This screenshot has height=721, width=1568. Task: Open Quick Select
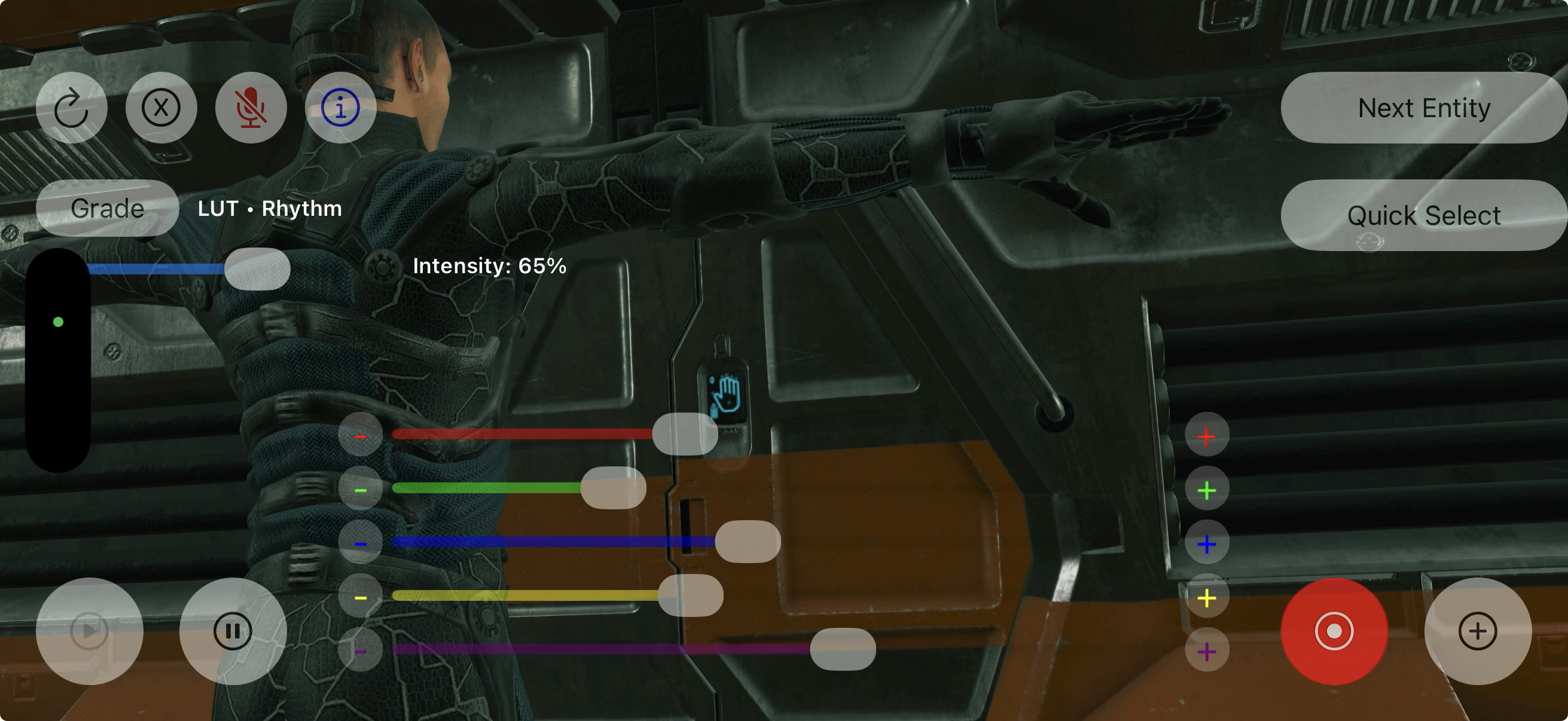point(1423,215)
